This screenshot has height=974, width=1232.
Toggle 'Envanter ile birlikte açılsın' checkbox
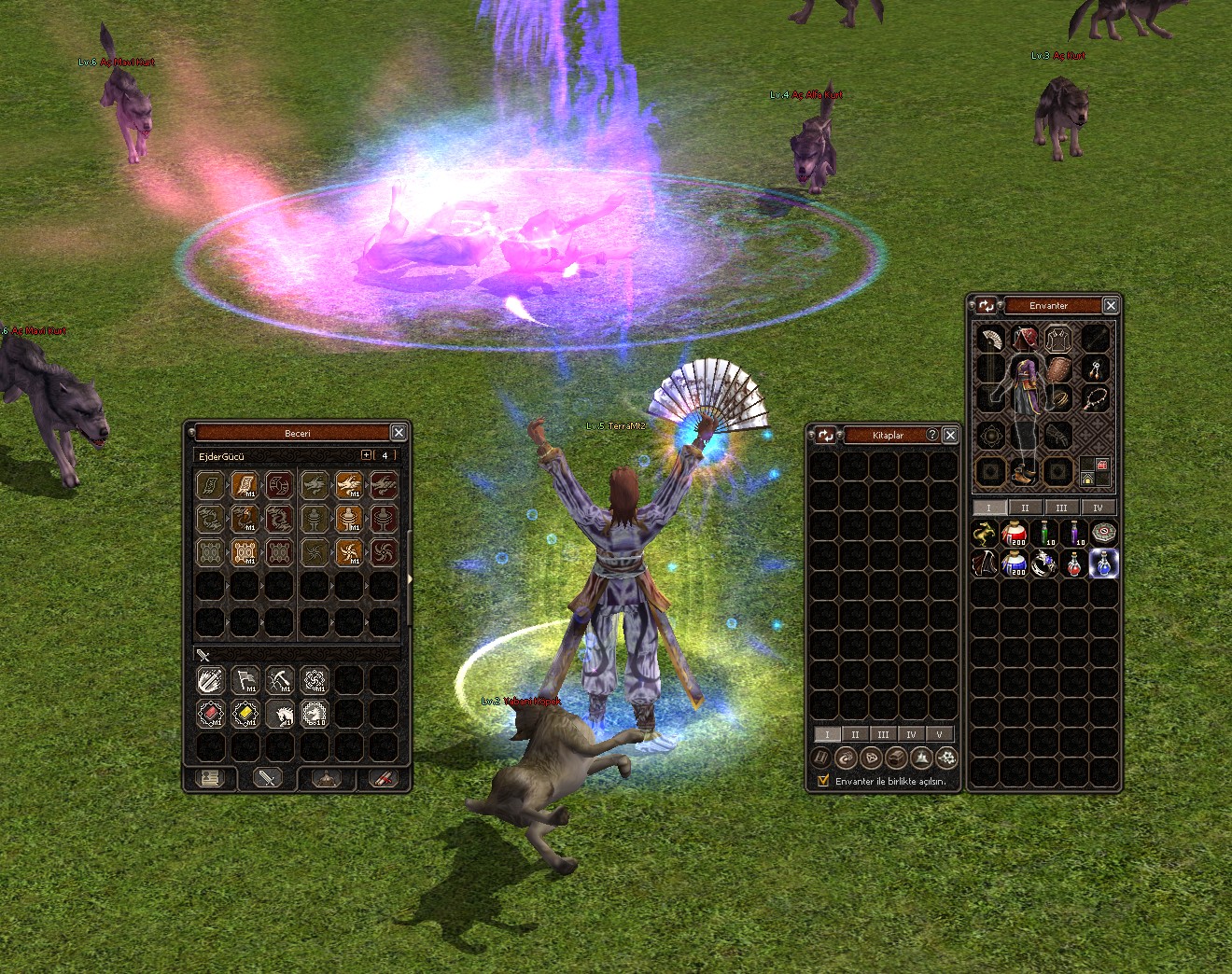point(823,782)
